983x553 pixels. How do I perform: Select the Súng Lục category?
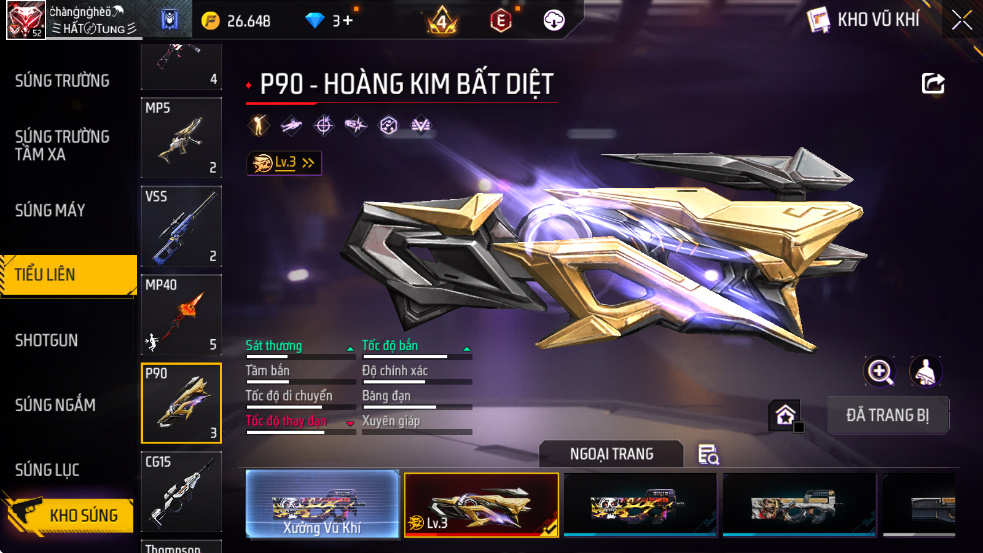(47, 470)
